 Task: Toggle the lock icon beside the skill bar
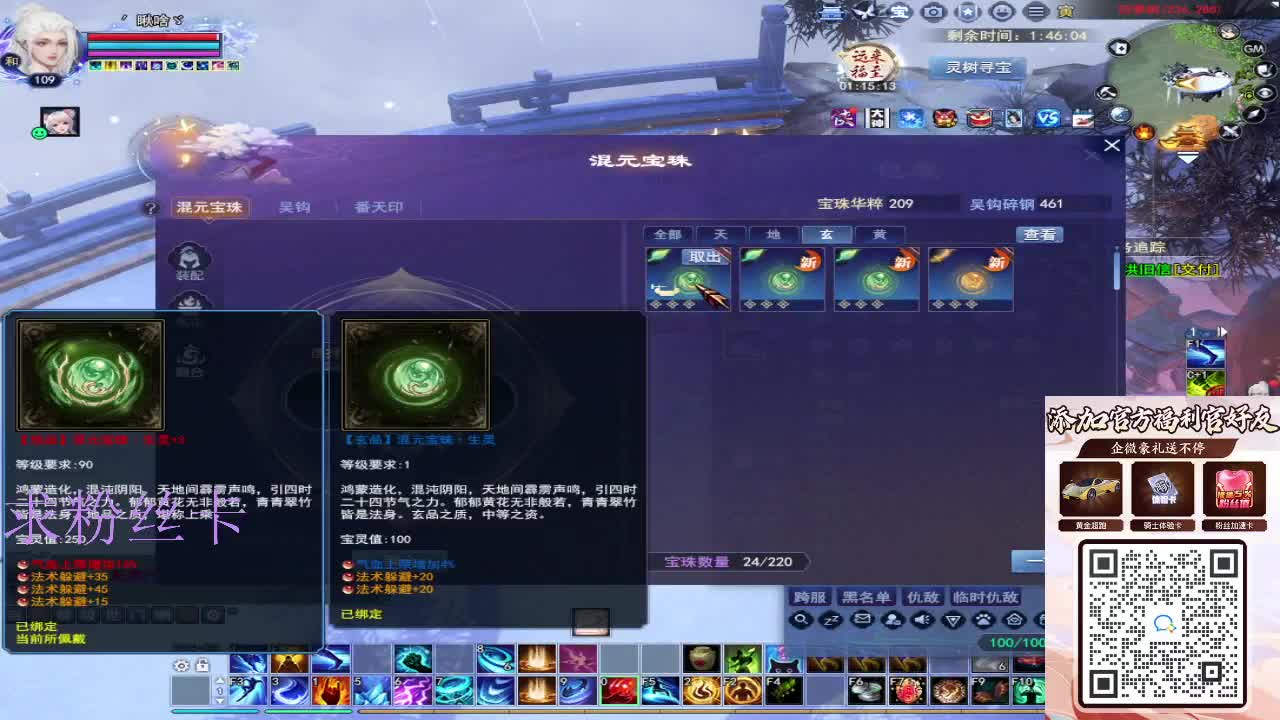(x=202, y=665)
